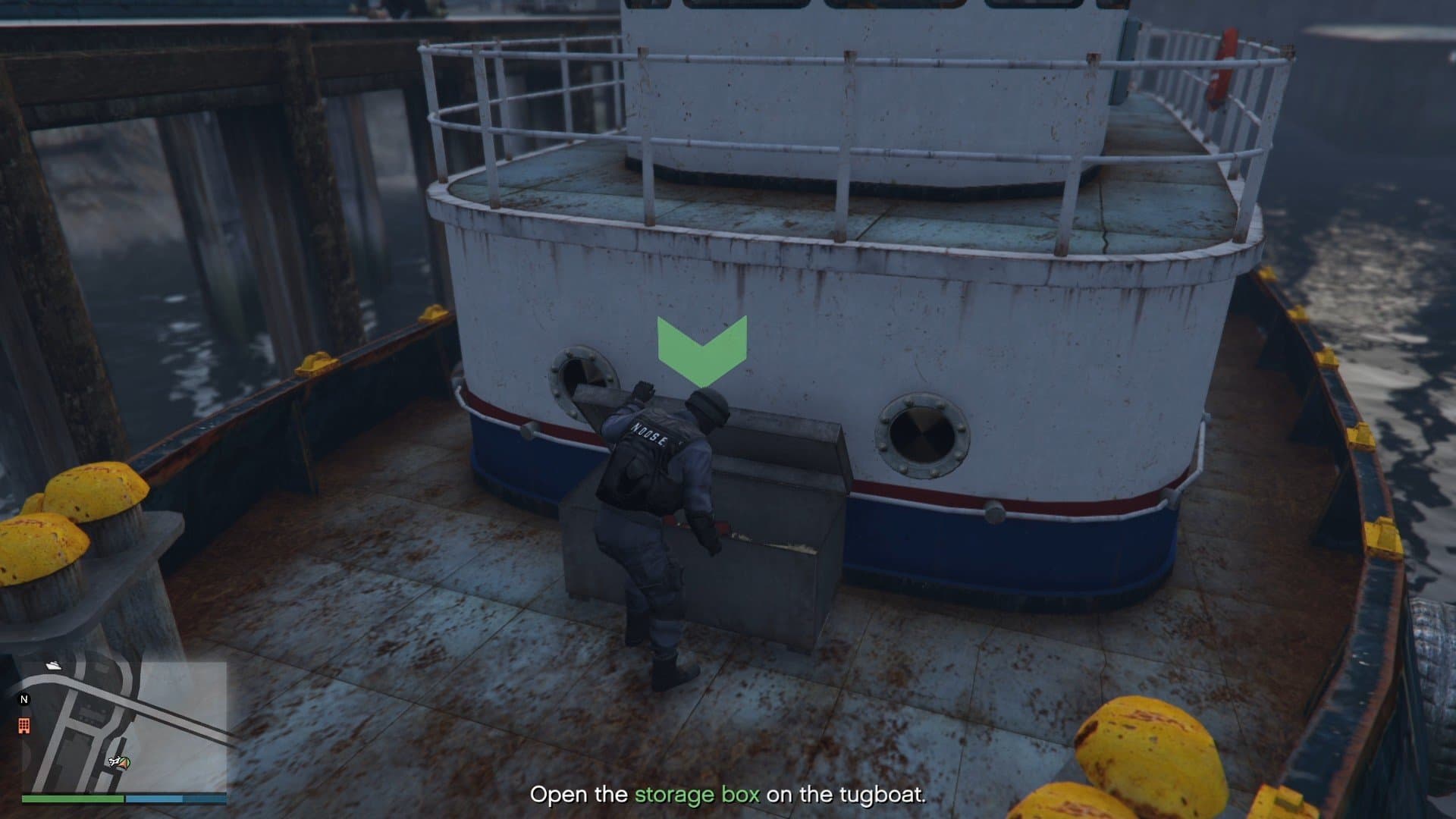Select the orange building blip on minimap
The width and height of the screenshot is (1456, 819).
click(24, 726)
